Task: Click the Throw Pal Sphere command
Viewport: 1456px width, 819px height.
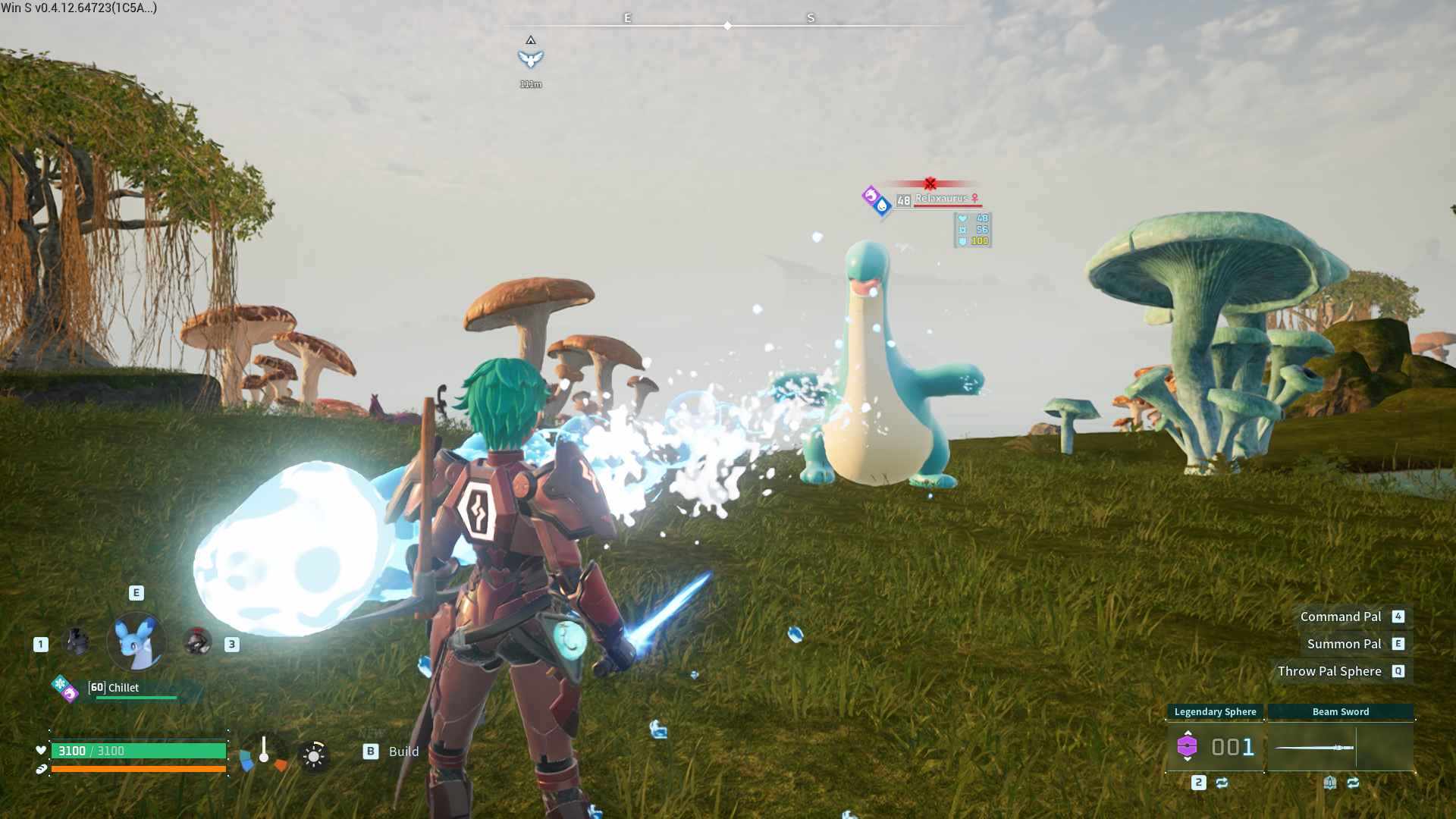Action: coord(1329,671)
